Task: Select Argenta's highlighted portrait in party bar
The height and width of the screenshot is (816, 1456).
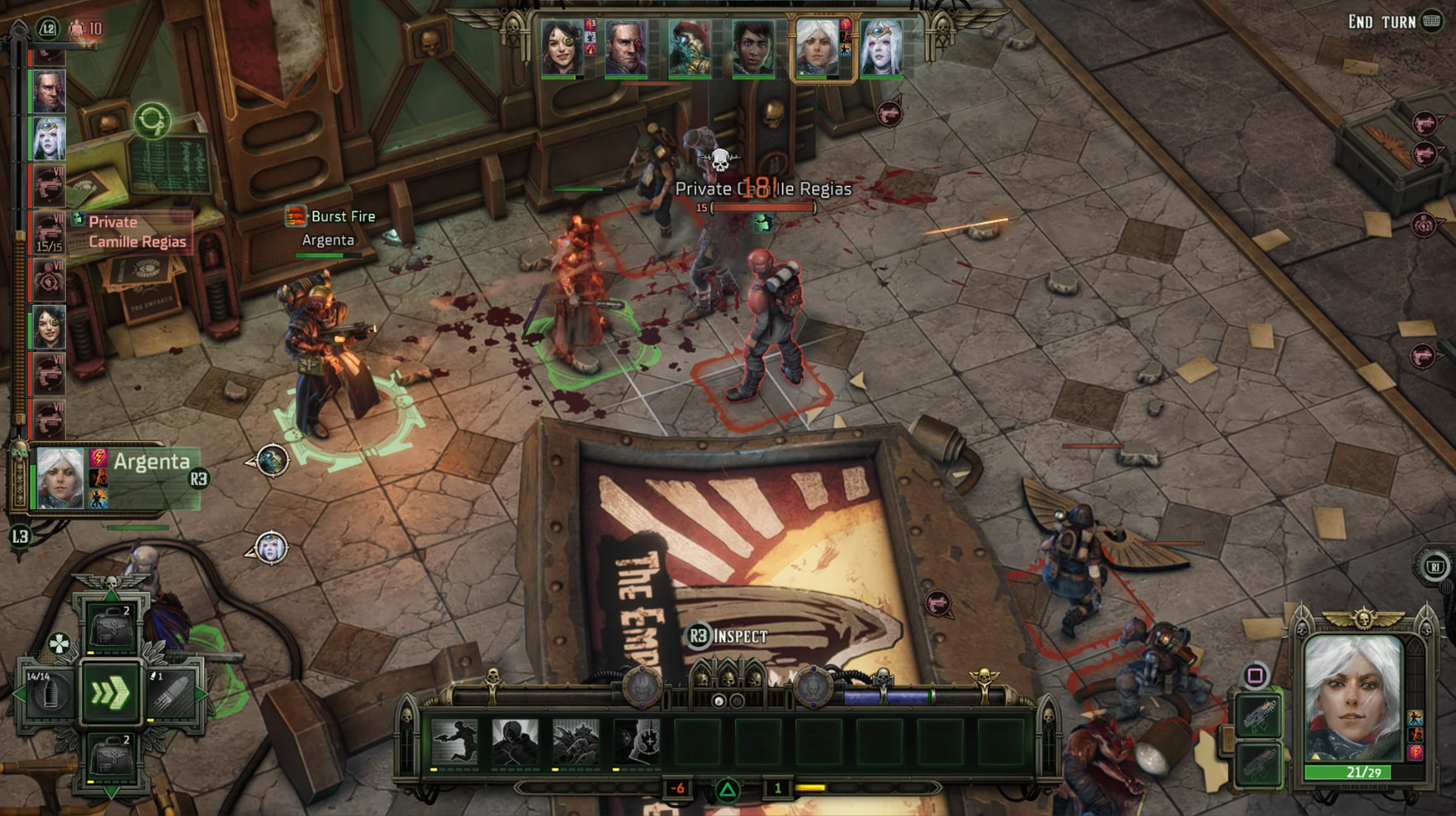Action: tap(818, 48)
